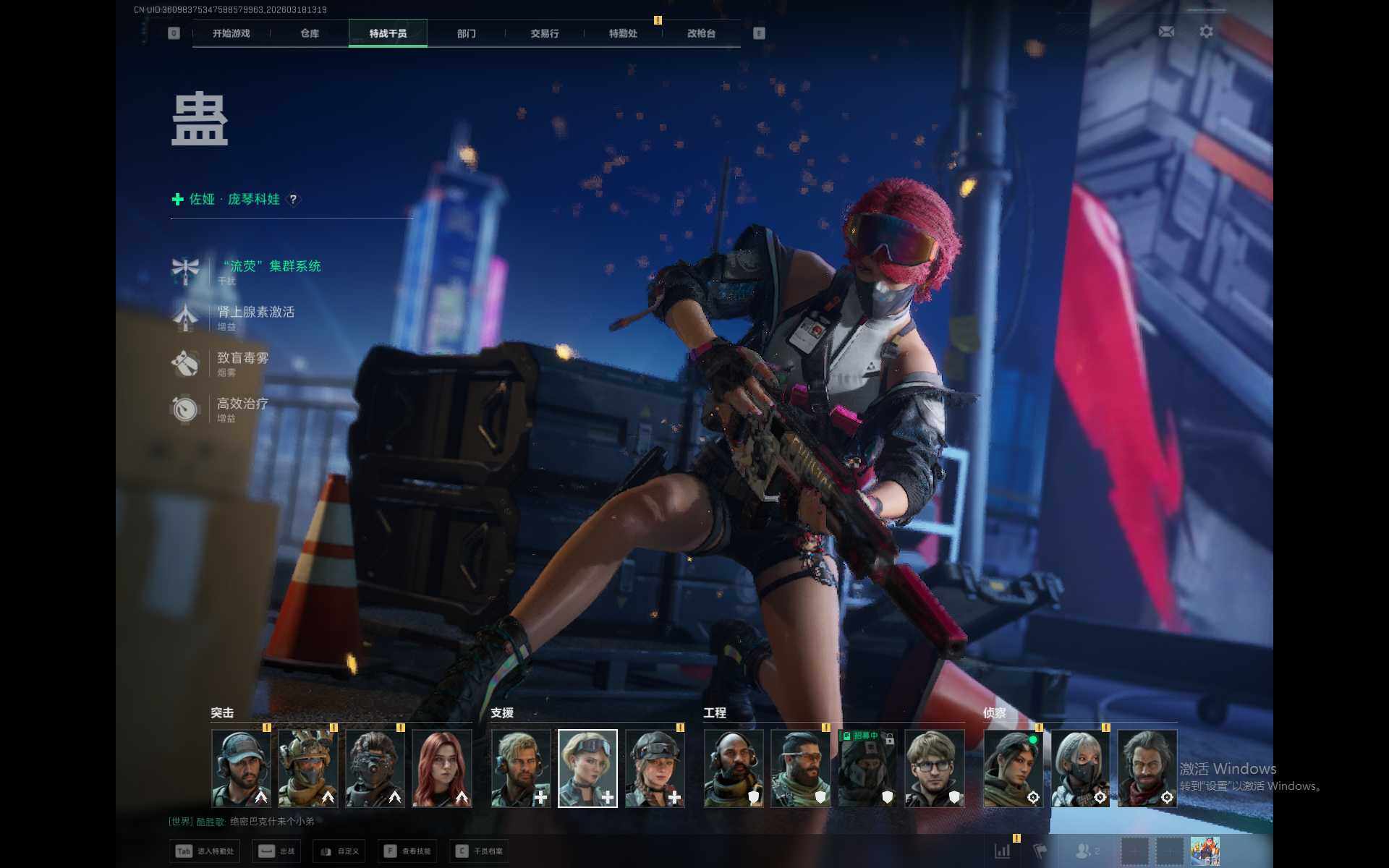Click the question mark beside 佐娅·庞琴科娃
The height and width of the screenshot is (868, 1389).
pyautogui.click(x=293, y=200)
